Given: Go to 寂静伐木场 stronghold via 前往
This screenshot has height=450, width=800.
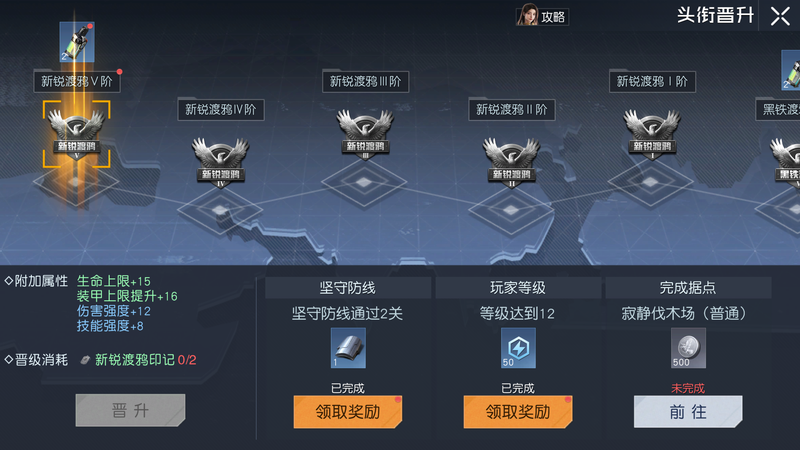Looking at the screenshot, I should click(687, 411).
